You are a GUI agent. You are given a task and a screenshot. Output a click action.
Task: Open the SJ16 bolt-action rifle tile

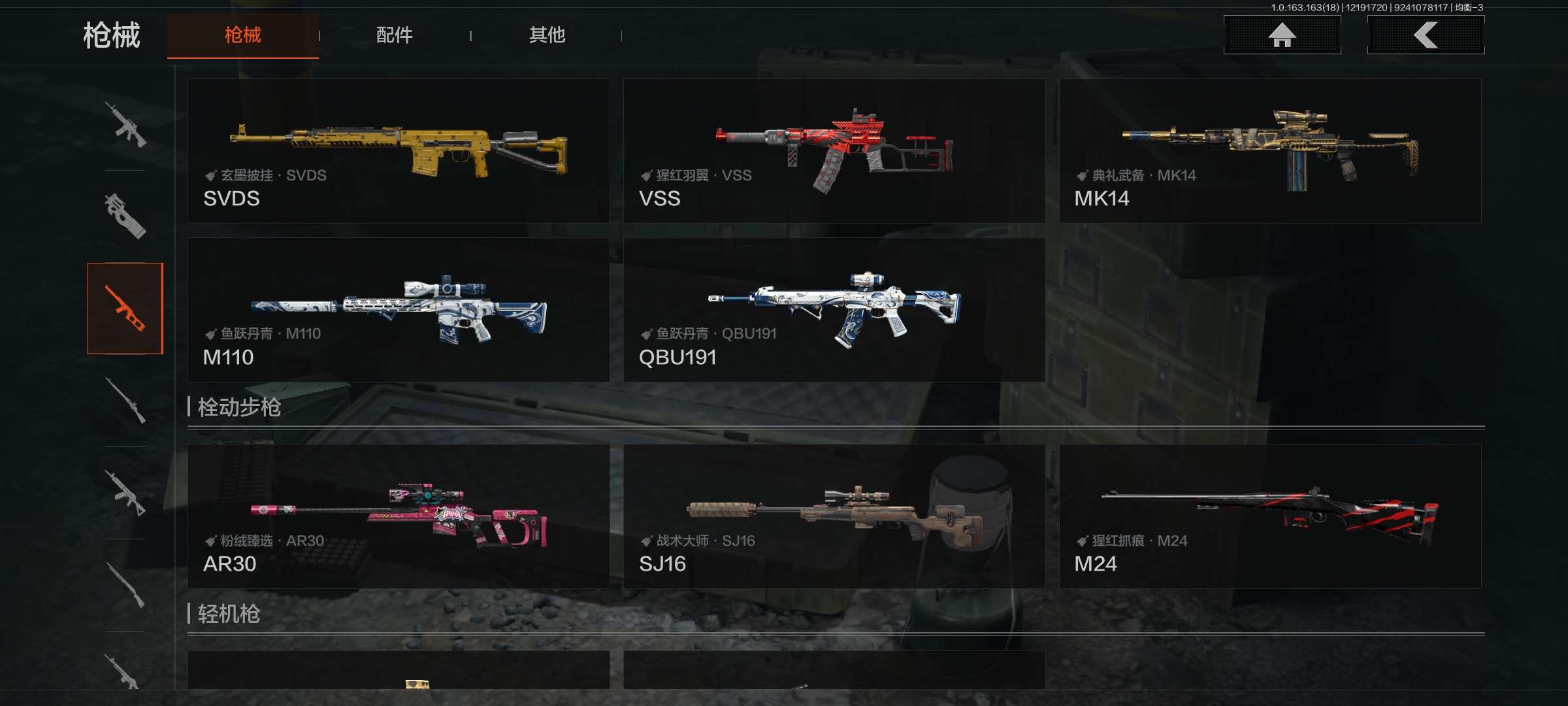tap(834, 516)
